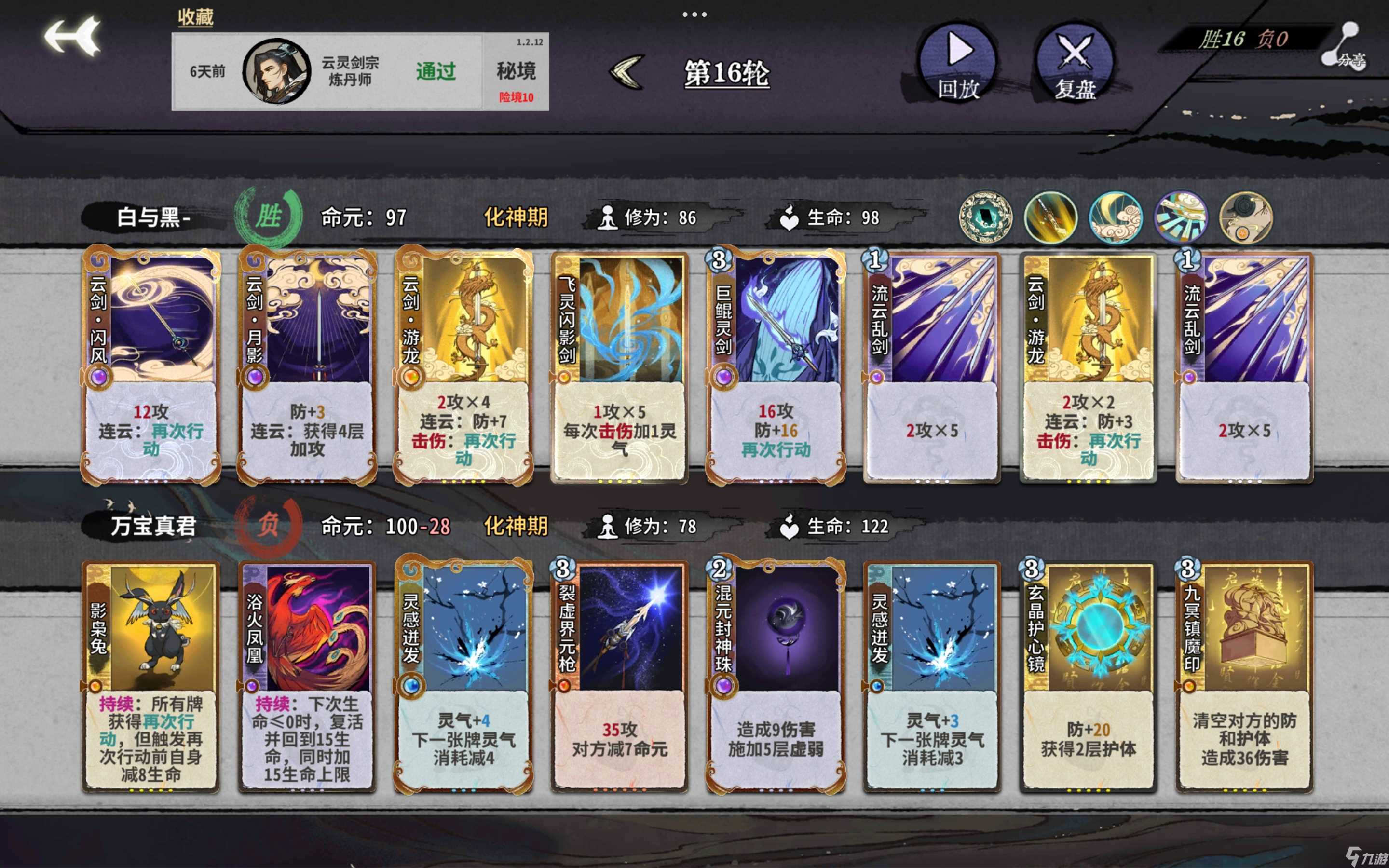Click the rightmost seal buff icon

(x=1245, y=217)
